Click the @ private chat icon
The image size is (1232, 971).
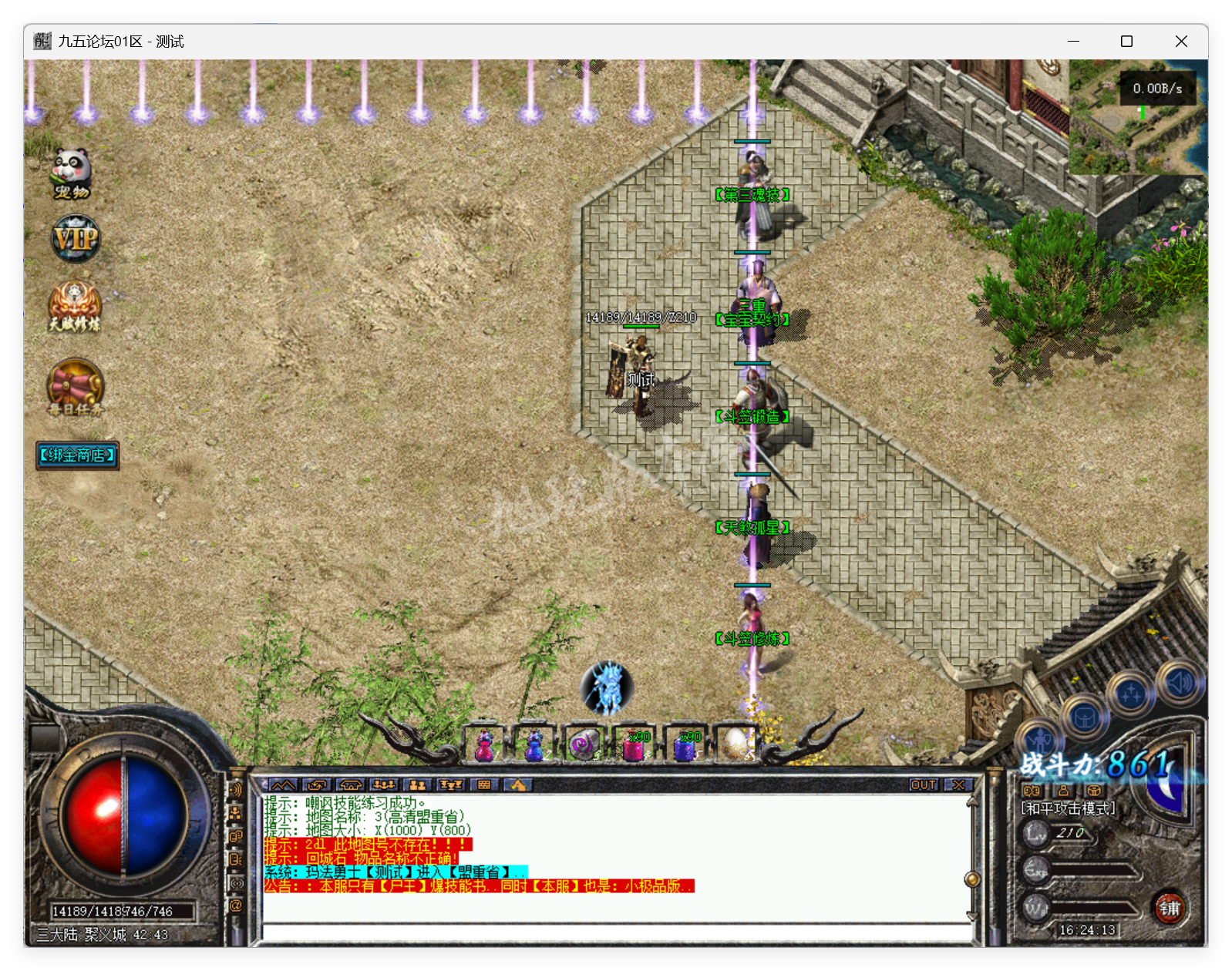236,904
